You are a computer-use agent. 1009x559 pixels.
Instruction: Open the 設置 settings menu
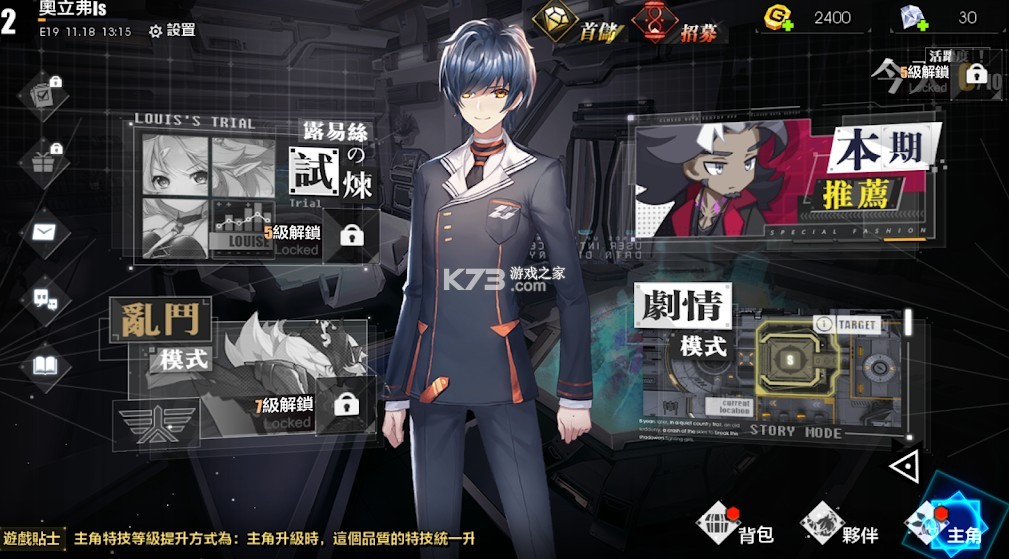pos(172,30)
